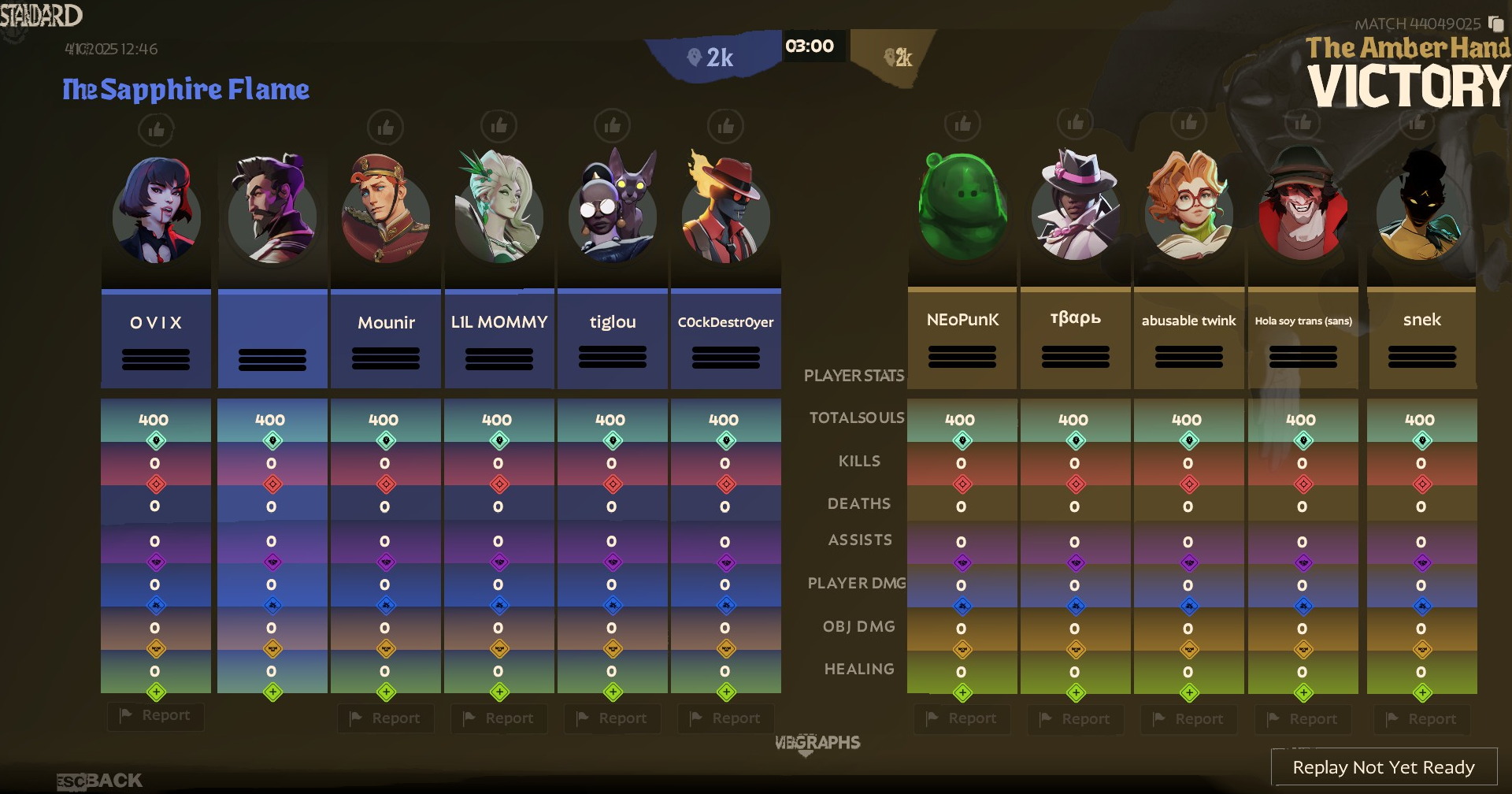1512x794 pixels.
Task: Commend O V I X with the thumbs-up
Action: tap(156, 130)
